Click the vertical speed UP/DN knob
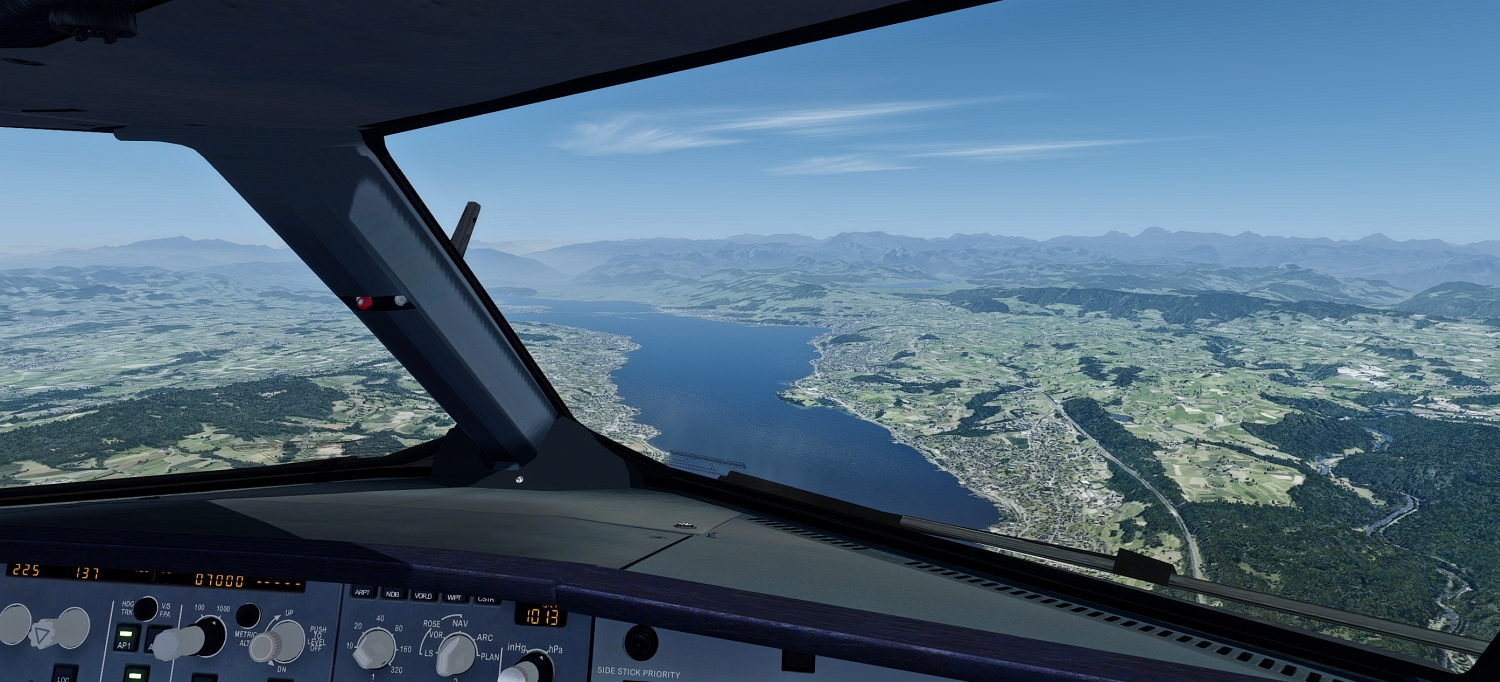This screenshot has width=1500, height=682. (279, 642)
